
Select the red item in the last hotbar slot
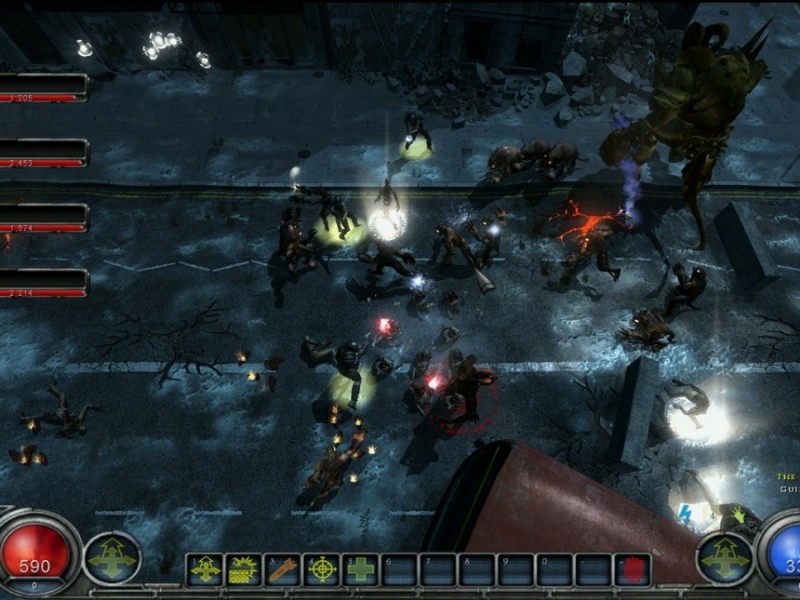pos(632,569)
